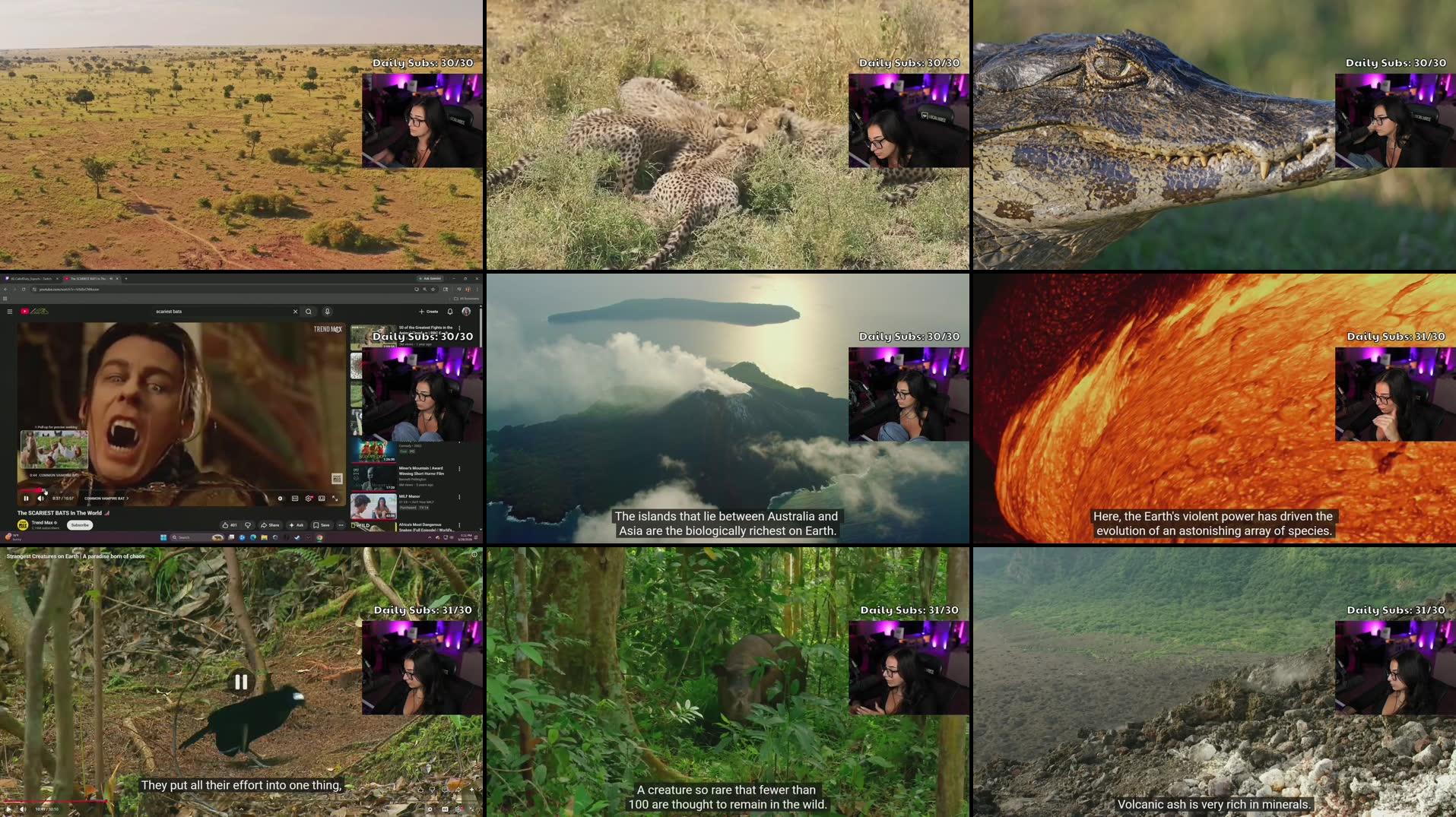Viewport: 1456px width, 817px height.
Task: Mute the video with the volume icon
Action: (x=41, y=499)
